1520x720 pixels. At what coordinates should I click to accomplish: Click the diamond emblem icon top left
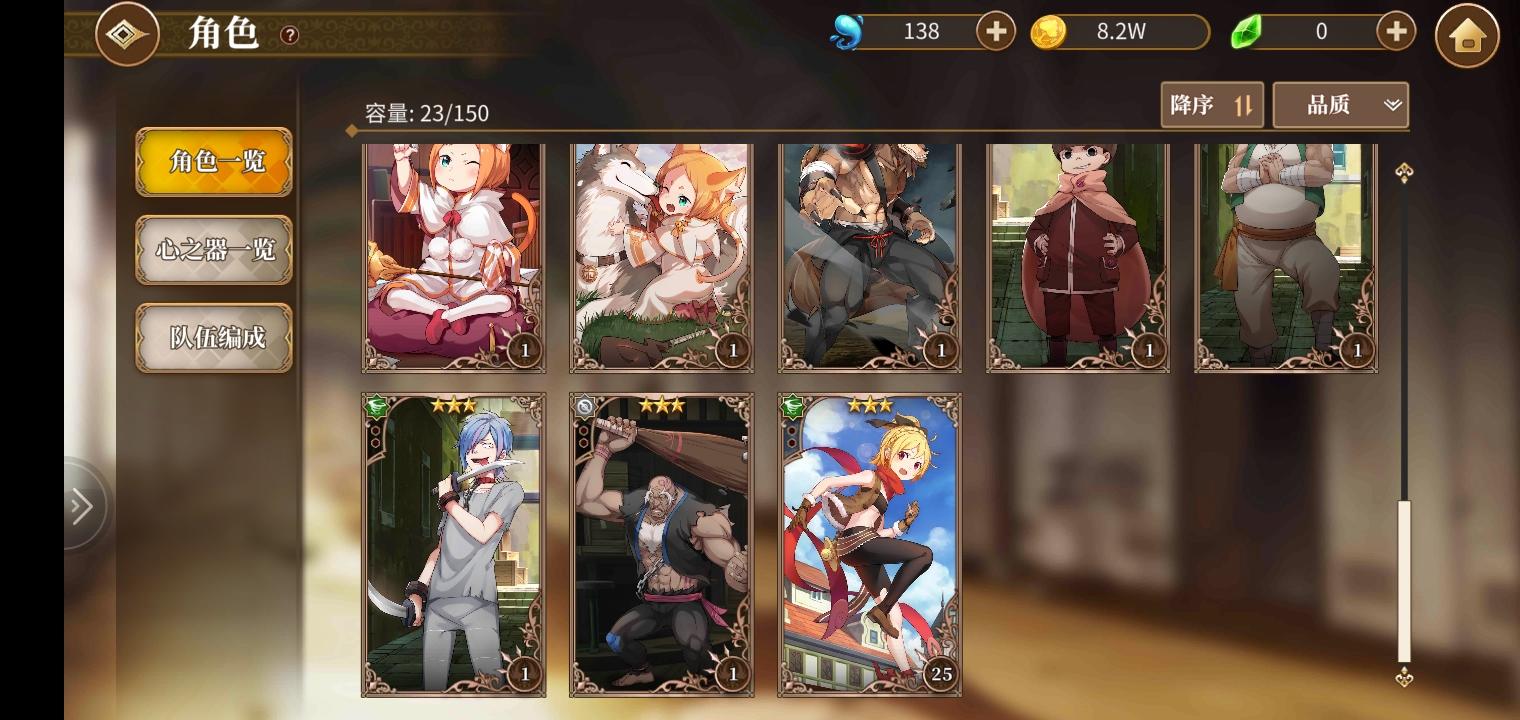click(x=127, y=32)
